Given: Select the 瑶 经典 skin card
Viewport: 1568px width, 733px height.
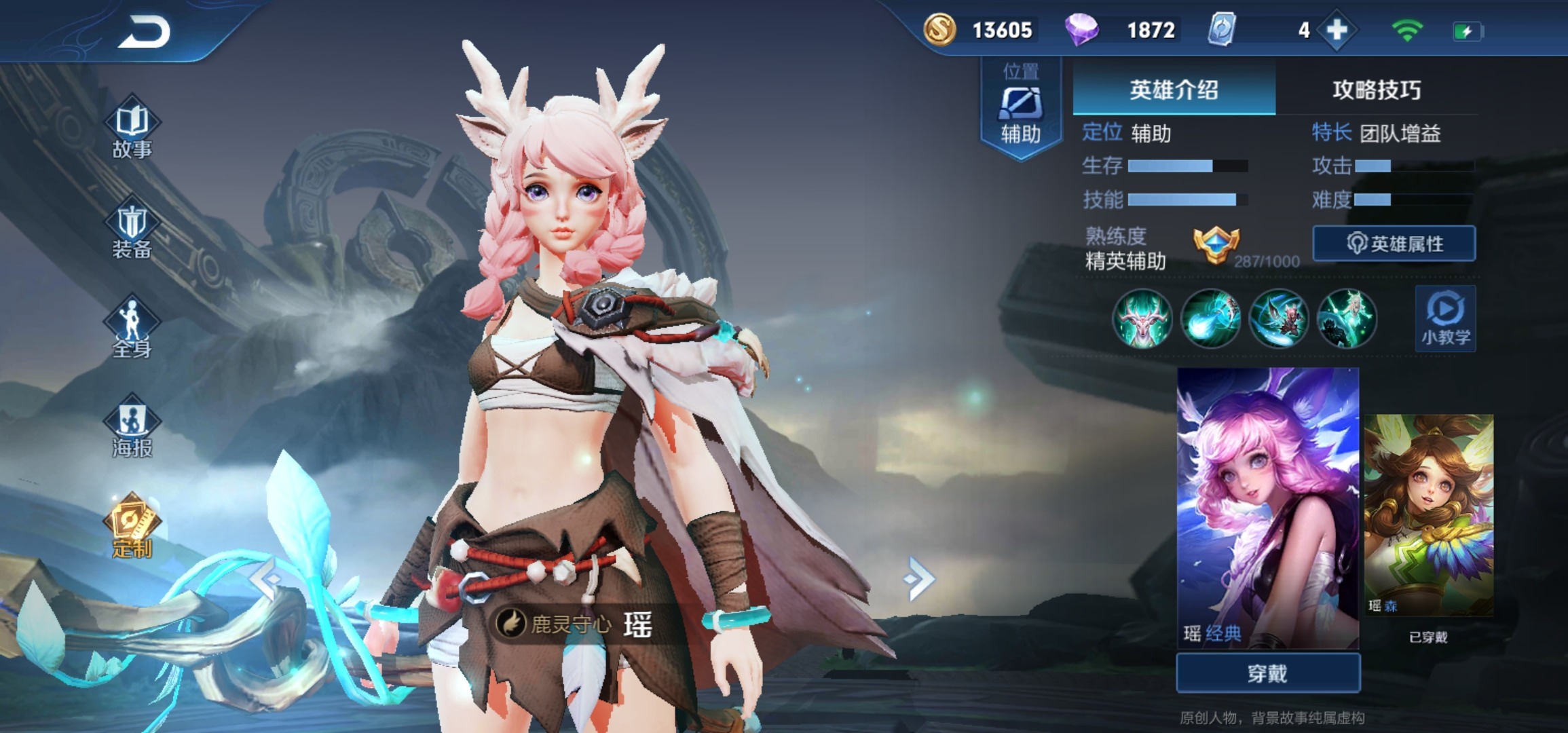Looking at the screenshot, I should (x=1267, y=508).
